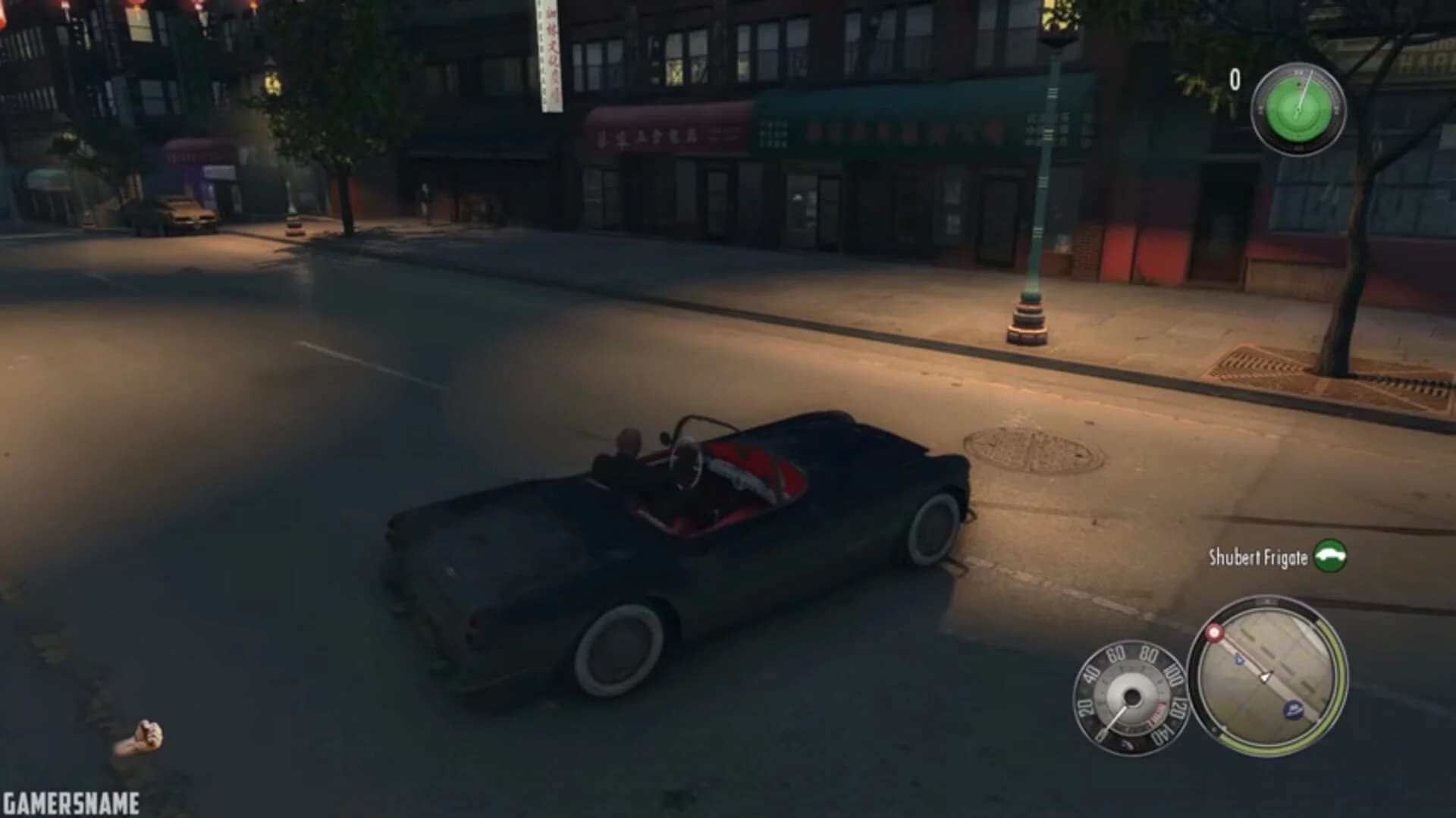
Task: Click the green area of the radar gauge
Action: [1289, 121]
